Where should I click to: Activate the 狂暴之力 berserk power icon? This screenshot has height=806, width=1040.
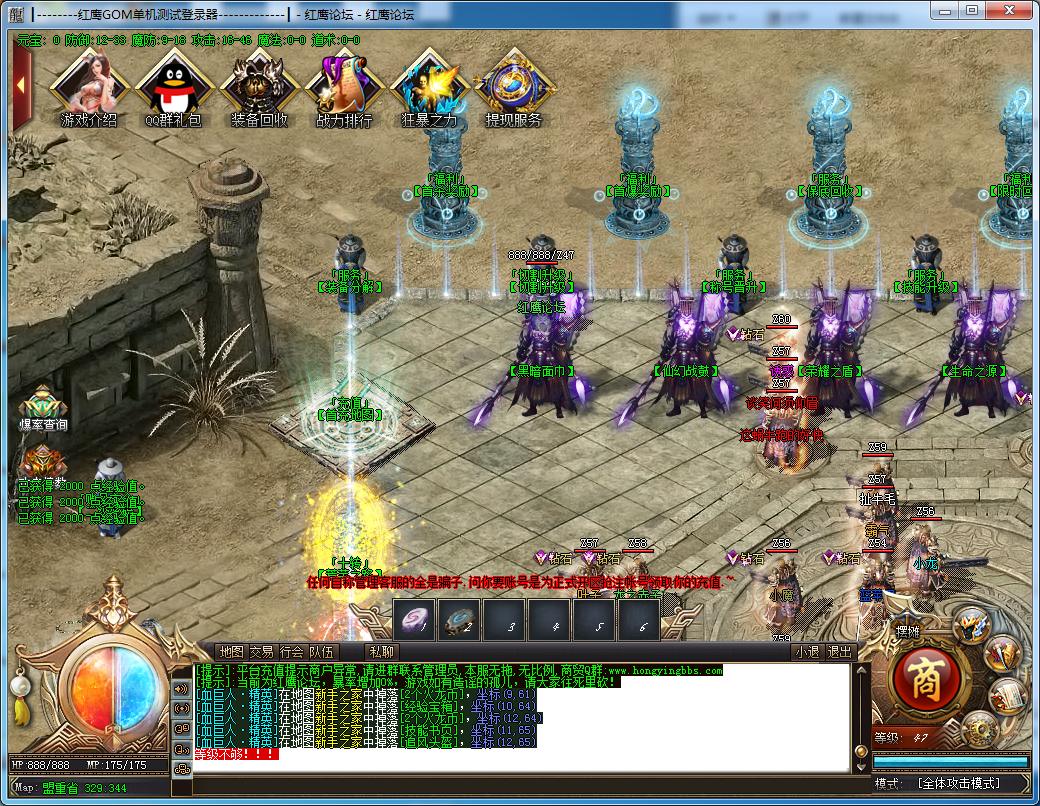coord(429,87)
